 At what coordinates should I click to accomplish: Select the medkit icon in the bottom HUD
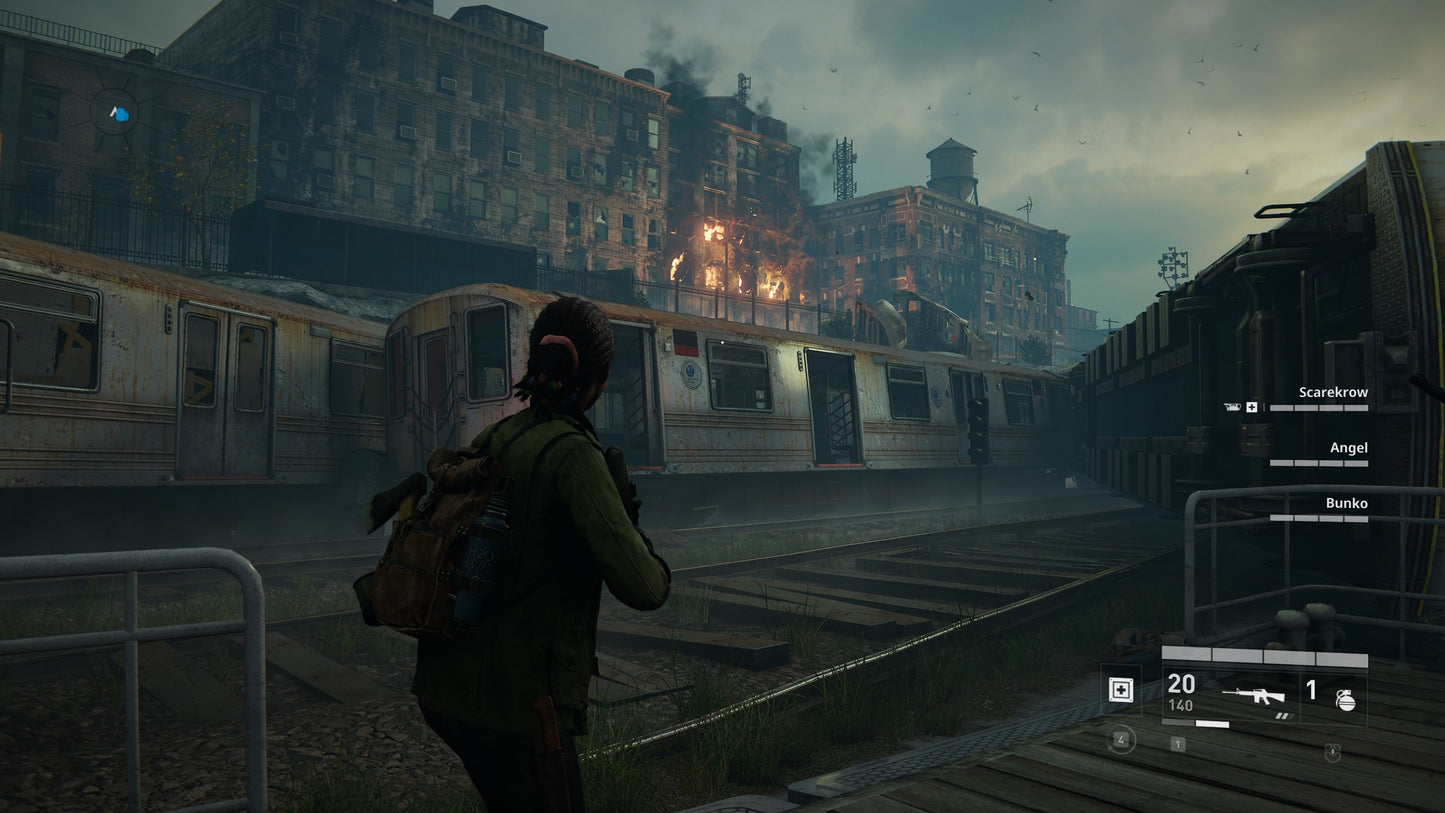point(1121,690)
